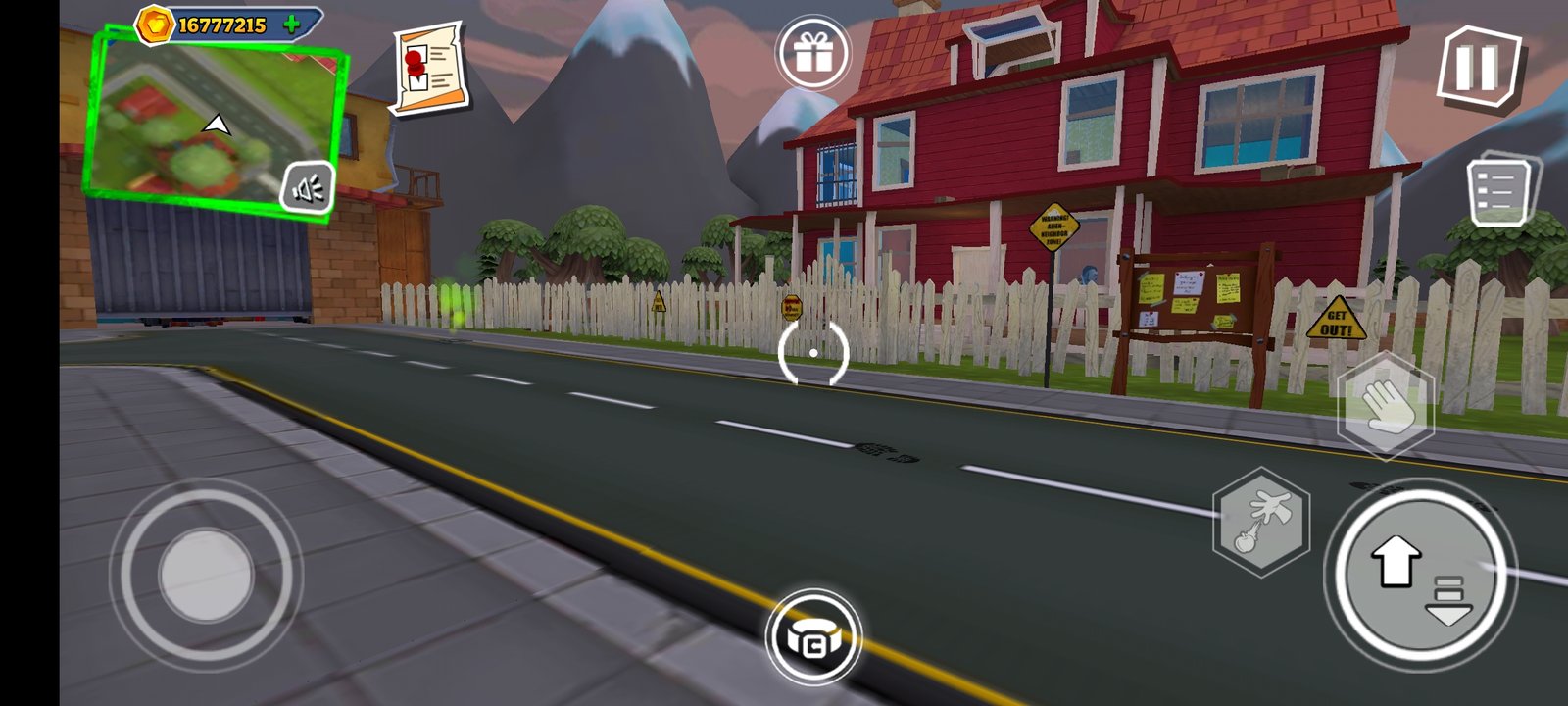Pause the game
Screen dimensions: 1568x706
[1478, 68]
